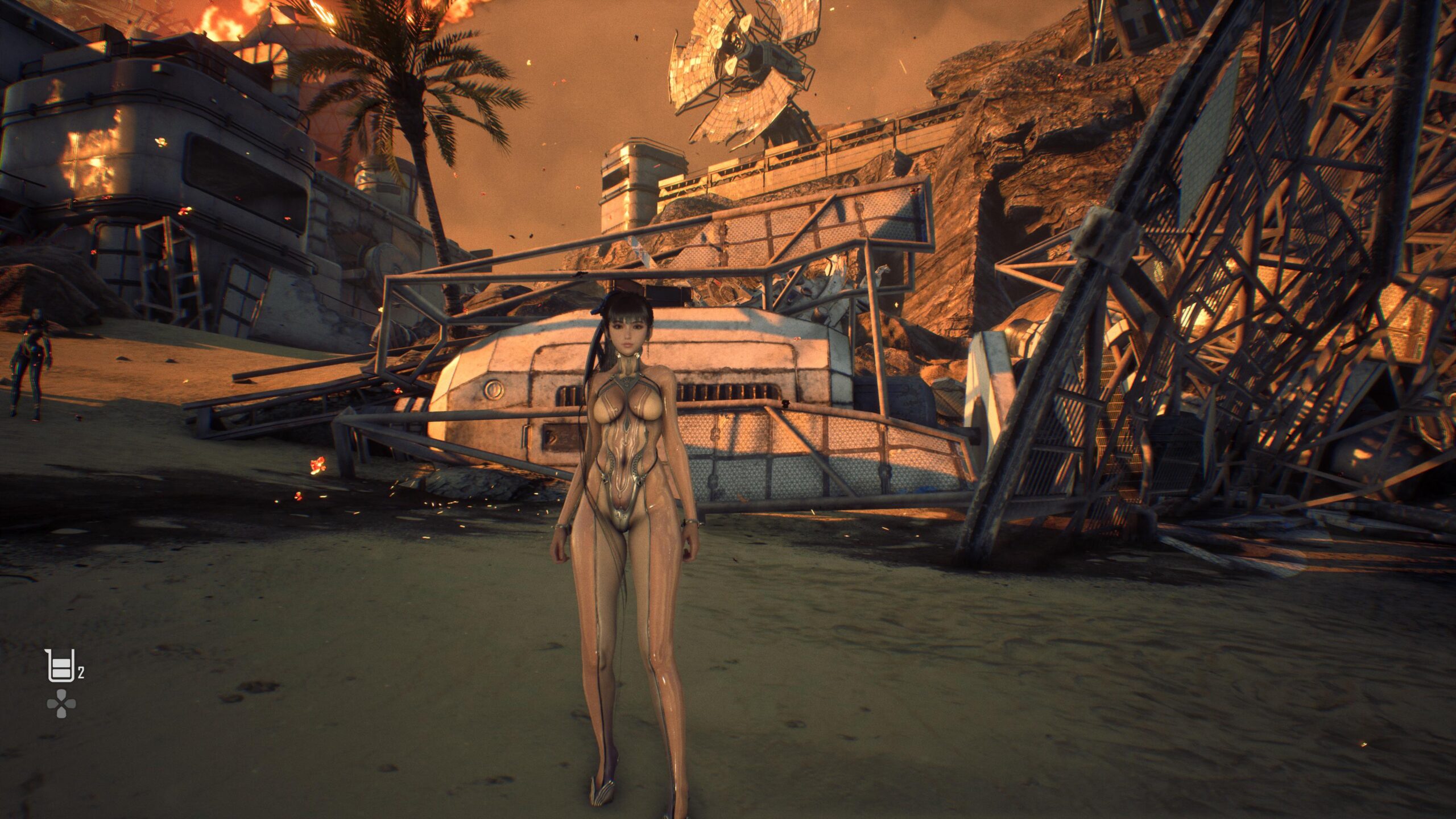Click the left arrow of the D-pad icon
The width and height of the screenshot is (1456, 819).
[52, 704]
